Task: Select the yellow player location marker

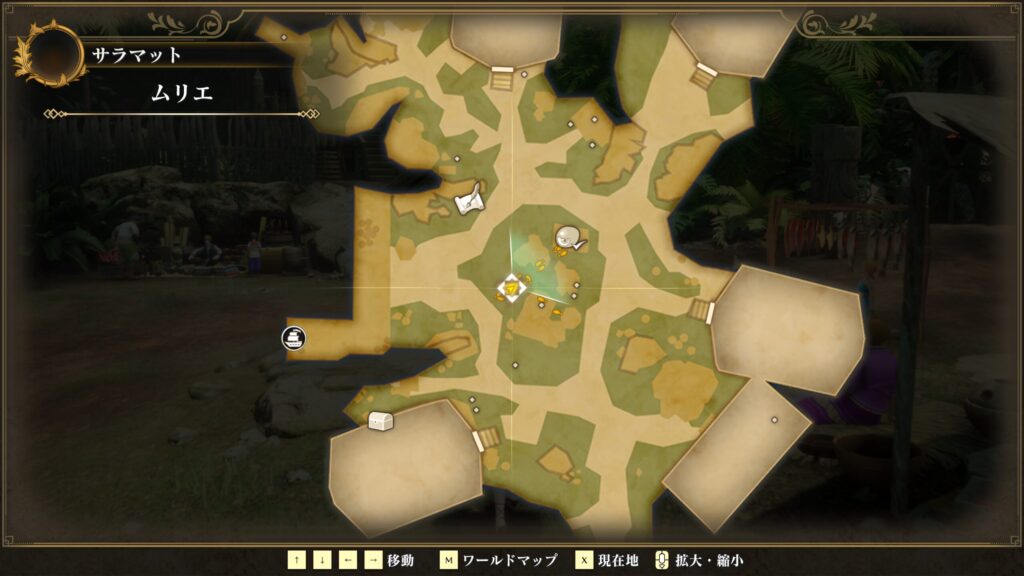Action: tap(512, 289)
